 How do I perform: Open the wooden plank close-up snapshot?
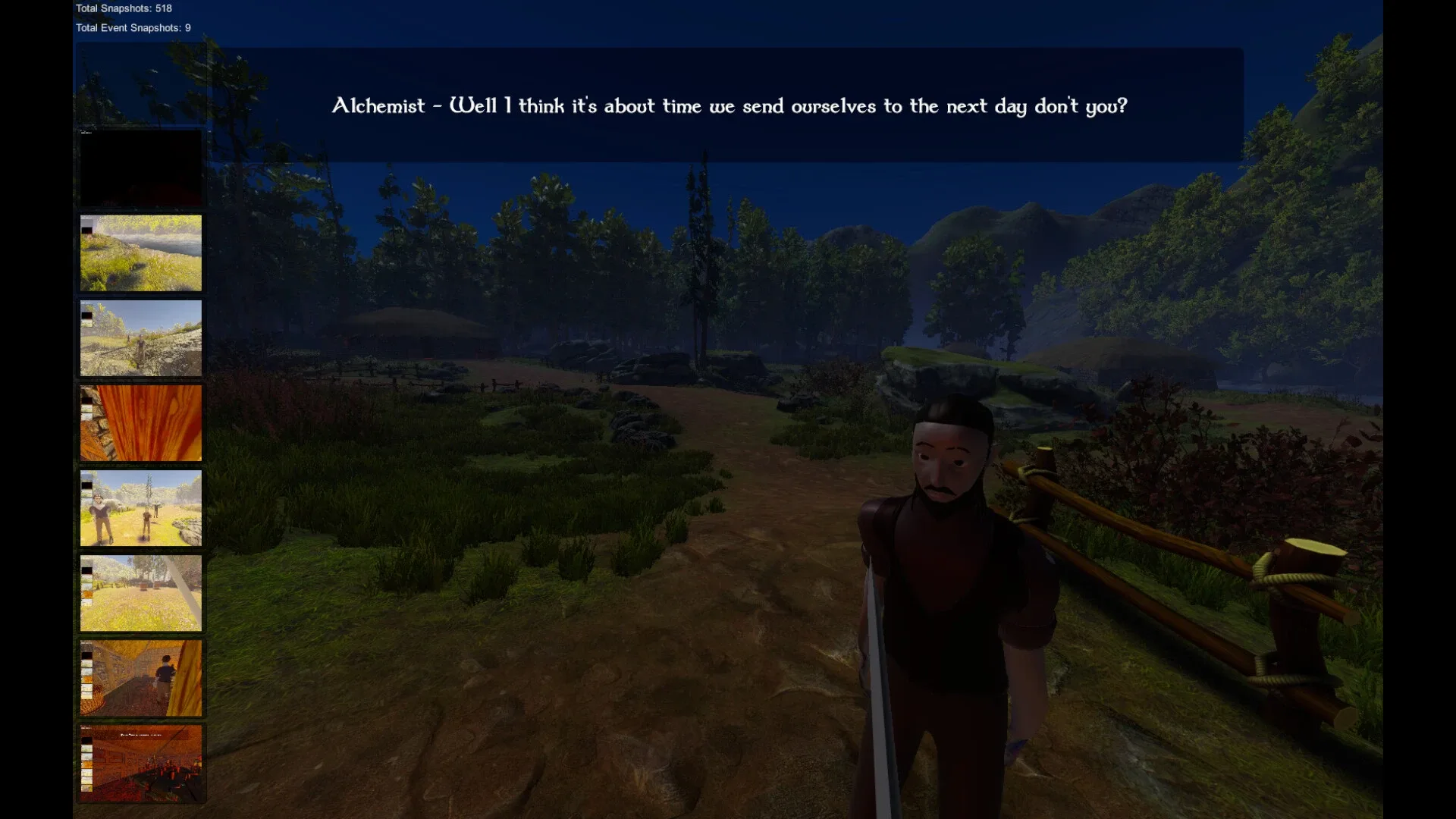[140, 422]
